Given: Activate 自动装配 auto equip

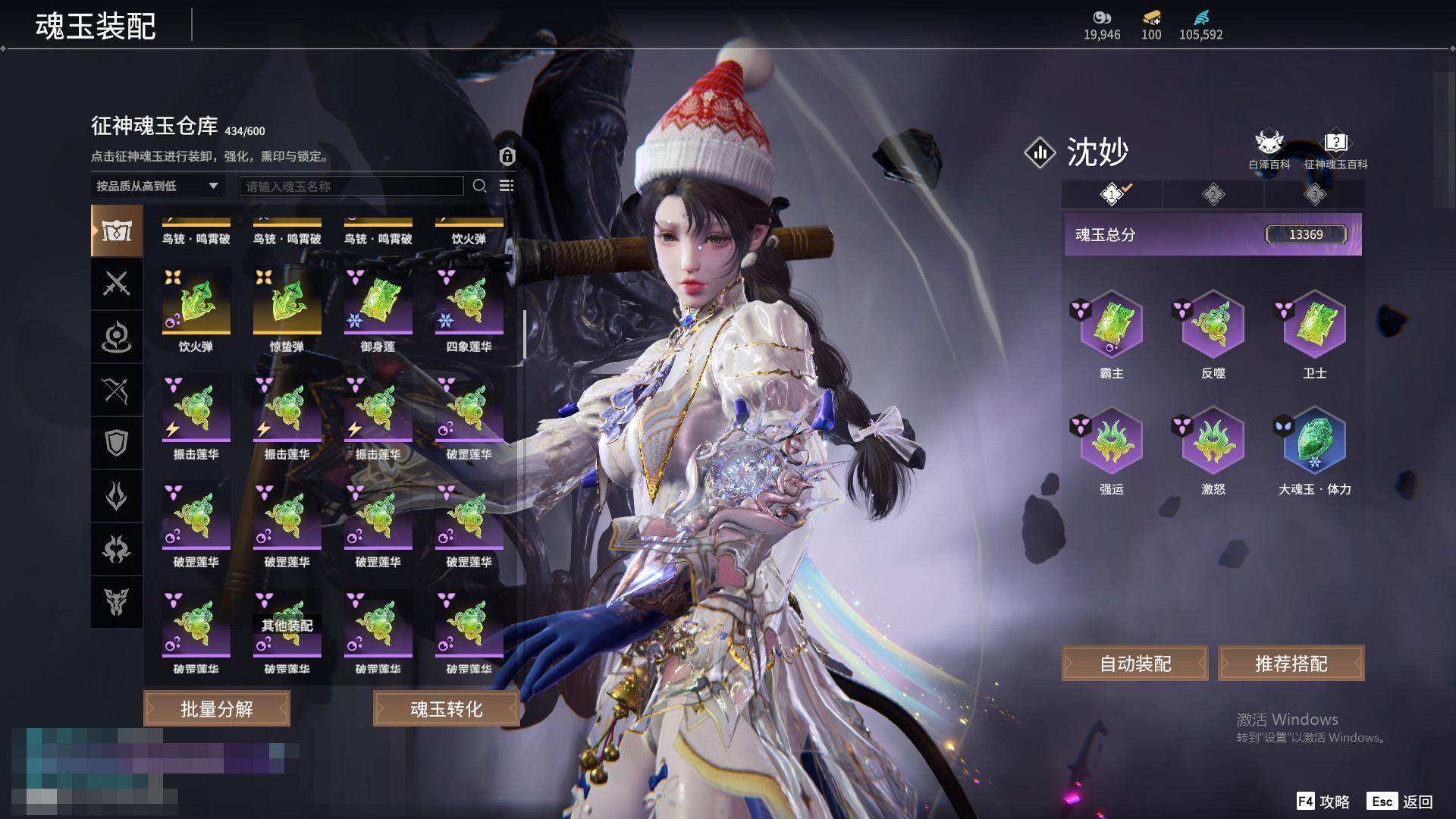Looking at the screenshot, I should click(x=1134, y=664).
